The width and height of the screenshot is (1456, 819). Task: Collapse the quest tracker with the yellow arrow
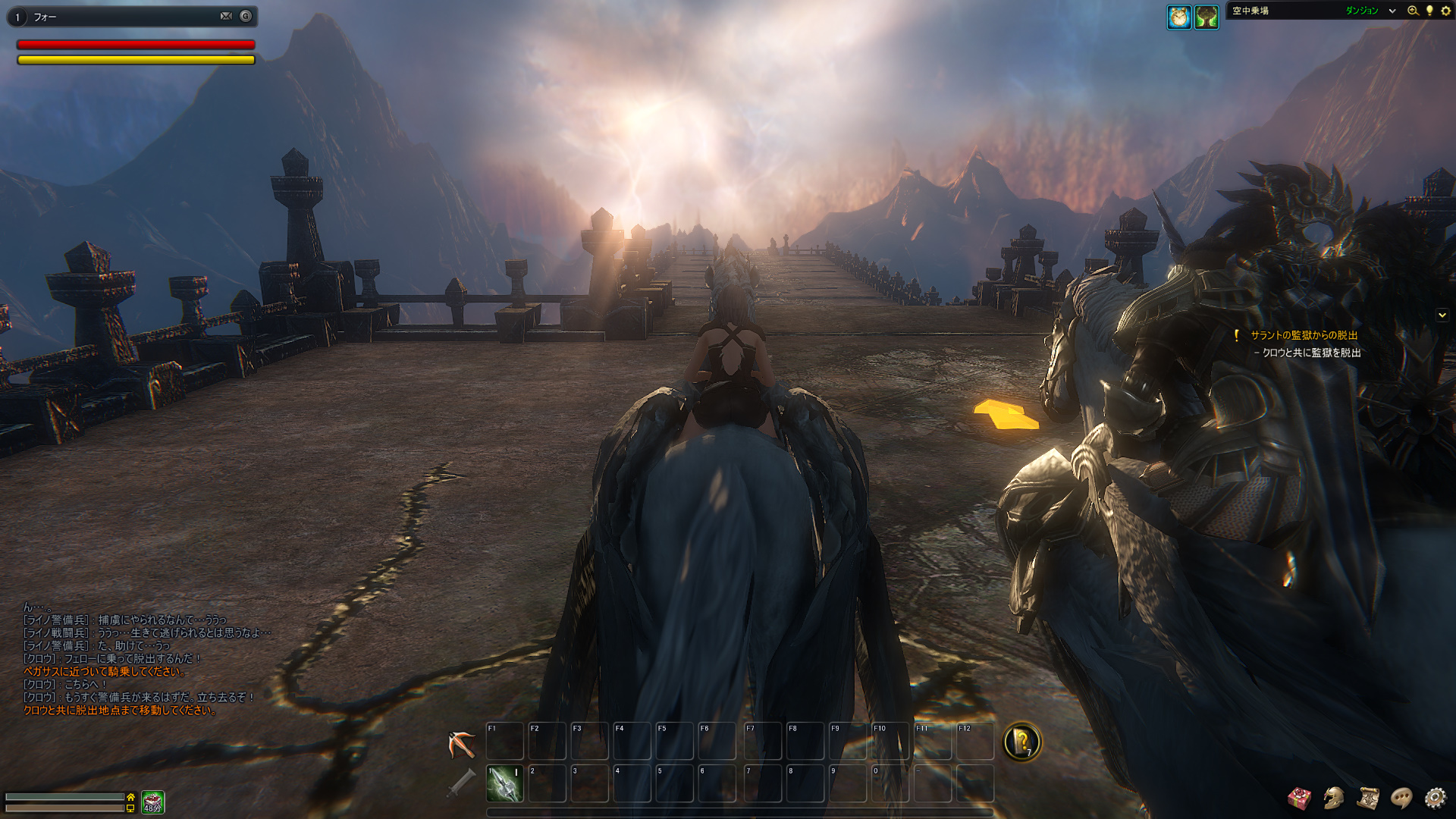(x=1442, y=315)
